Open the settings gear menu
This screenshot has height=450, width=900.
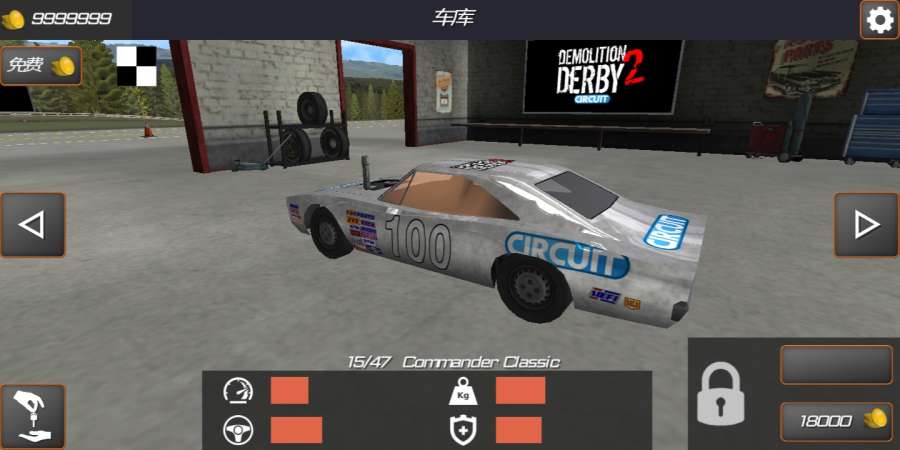(x=879, y=20)
